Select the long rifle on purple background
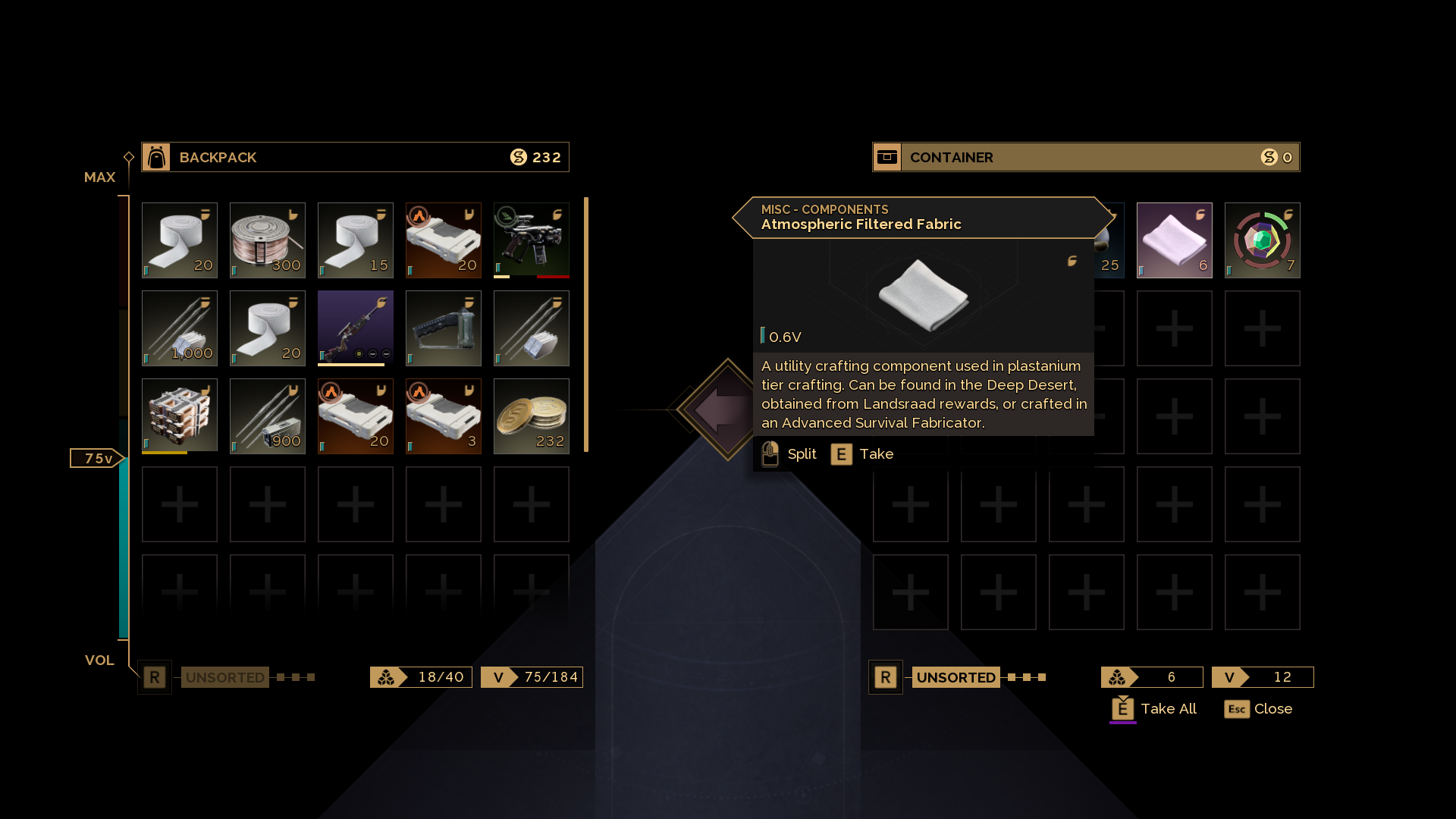The width and height of the screenshot is (1456, 819). tap(355, 328)
